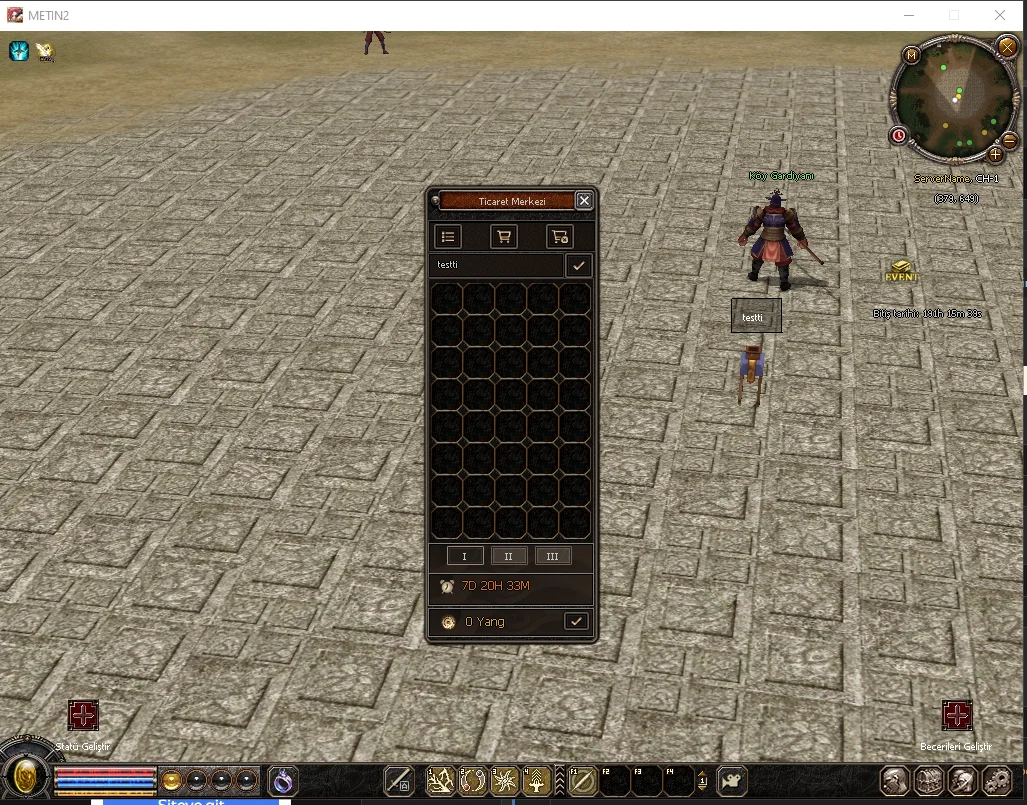Open the settings gear in bottom bar
1027x805 pixels.
pyautogui.click(x=997, y=780)
